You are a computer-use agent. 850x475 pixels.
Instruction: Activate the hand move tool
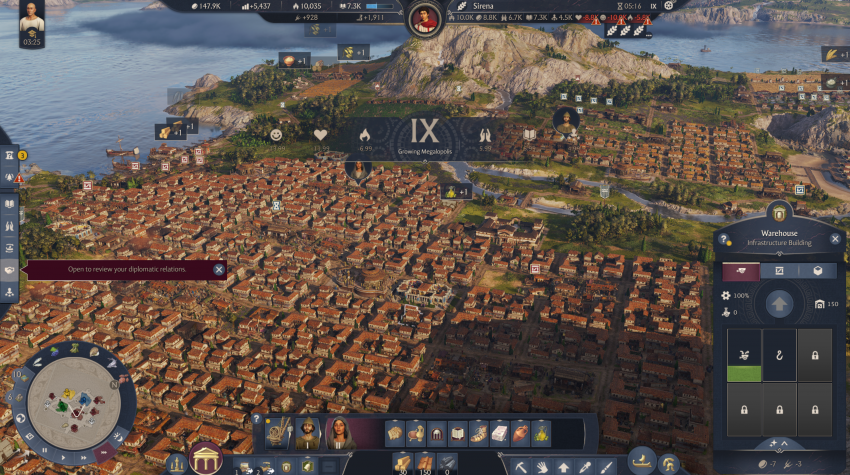pyautogui.click(x=542, y=466)
